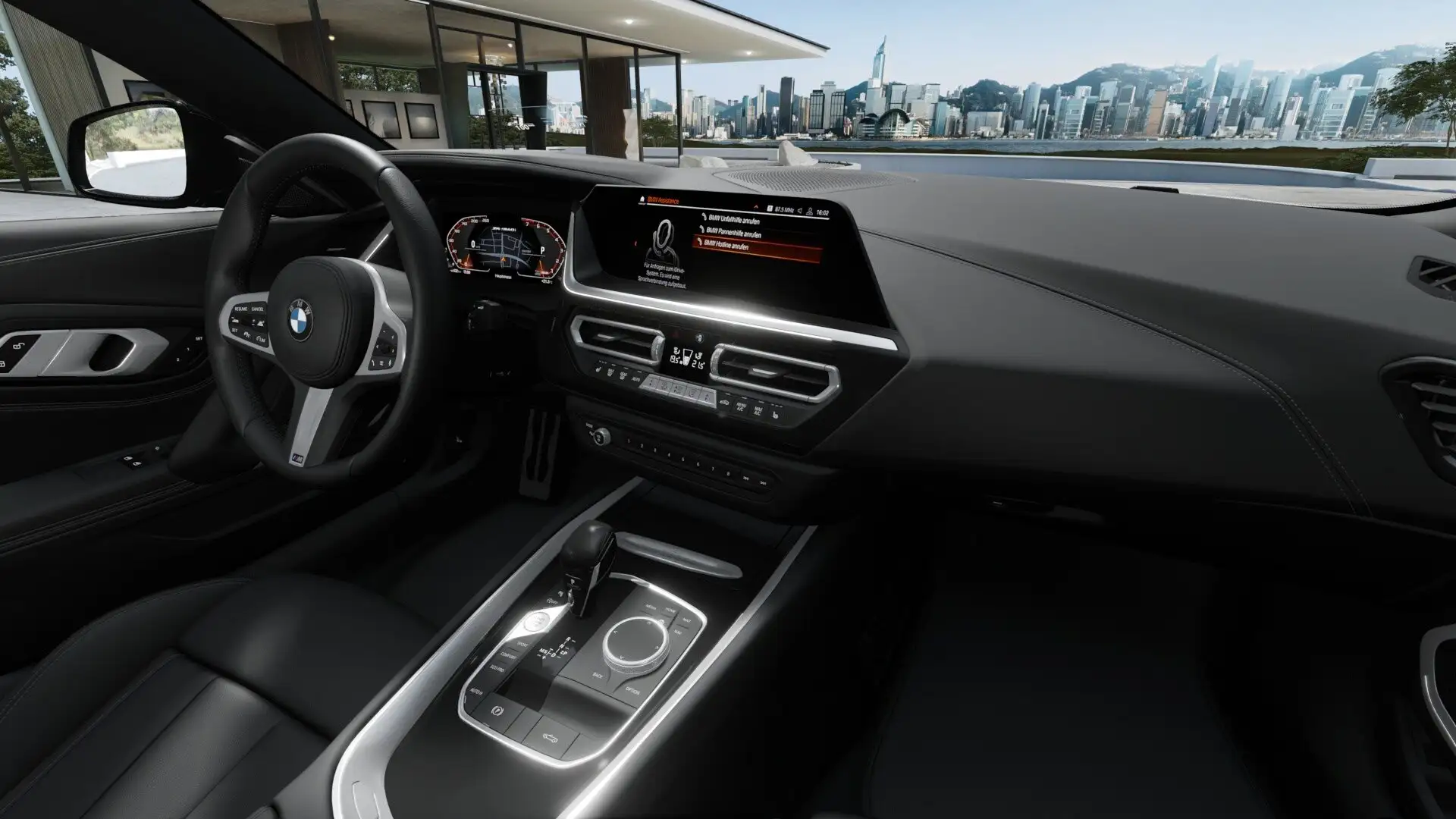Open the OPTION menu near the rotary controller
This screenshot has height=819, width=1456.
pyautogui.click(x=632, y=691)
